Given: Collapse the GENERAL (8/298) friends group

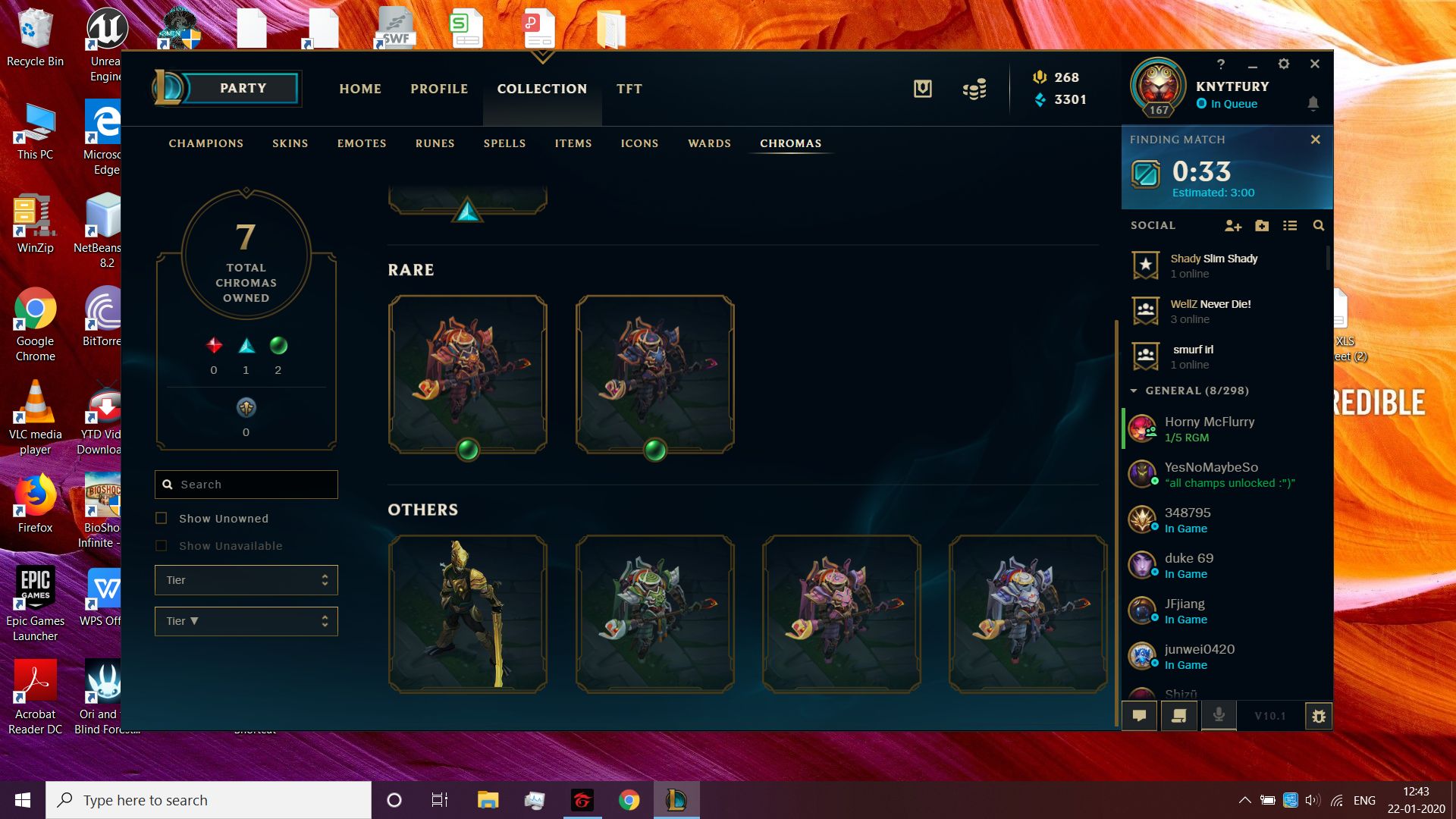Looking at the screenshot, I should (1133, 391).
